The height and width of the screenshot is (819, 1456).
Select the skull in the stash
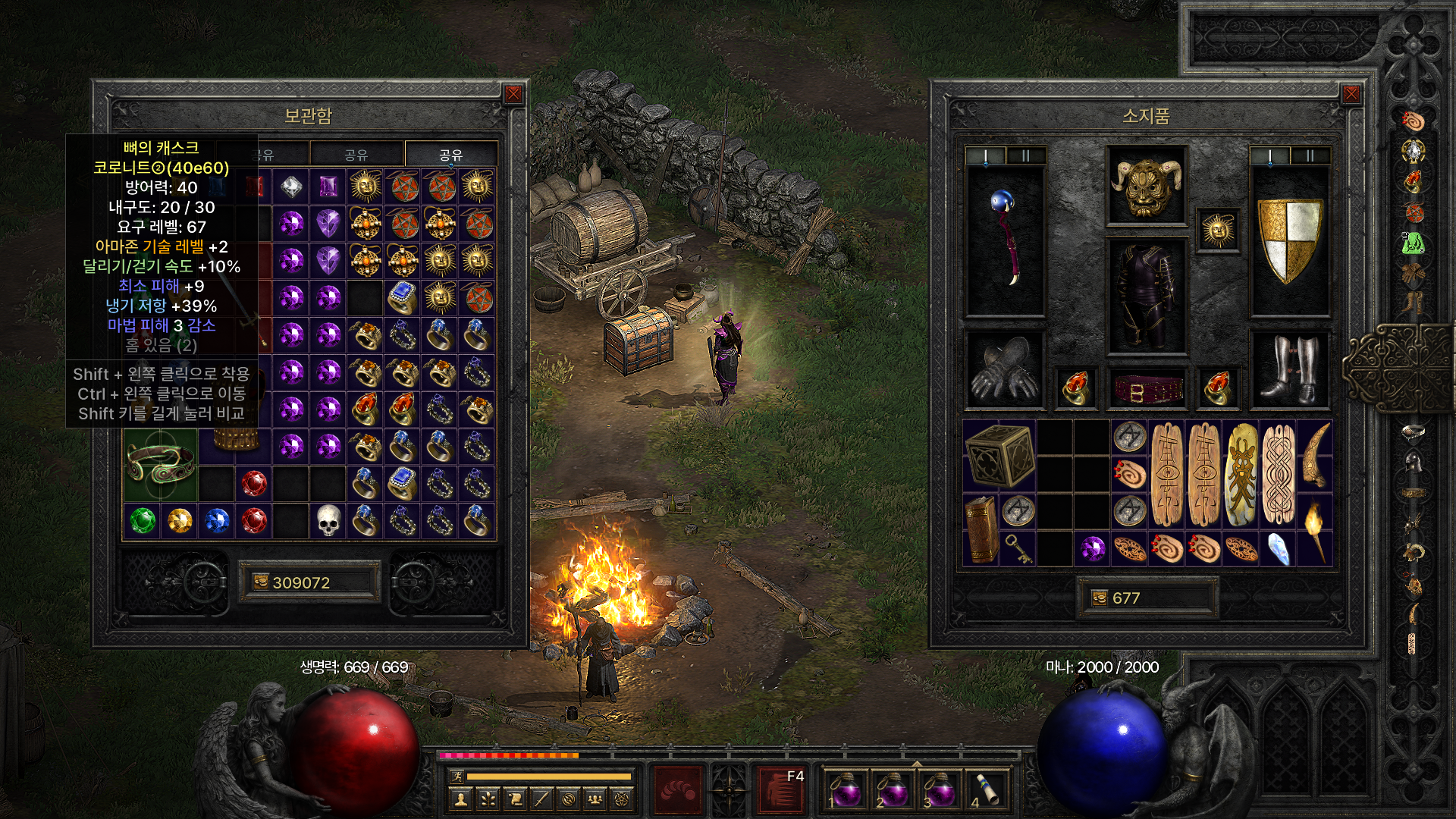[x=328, y=521]
